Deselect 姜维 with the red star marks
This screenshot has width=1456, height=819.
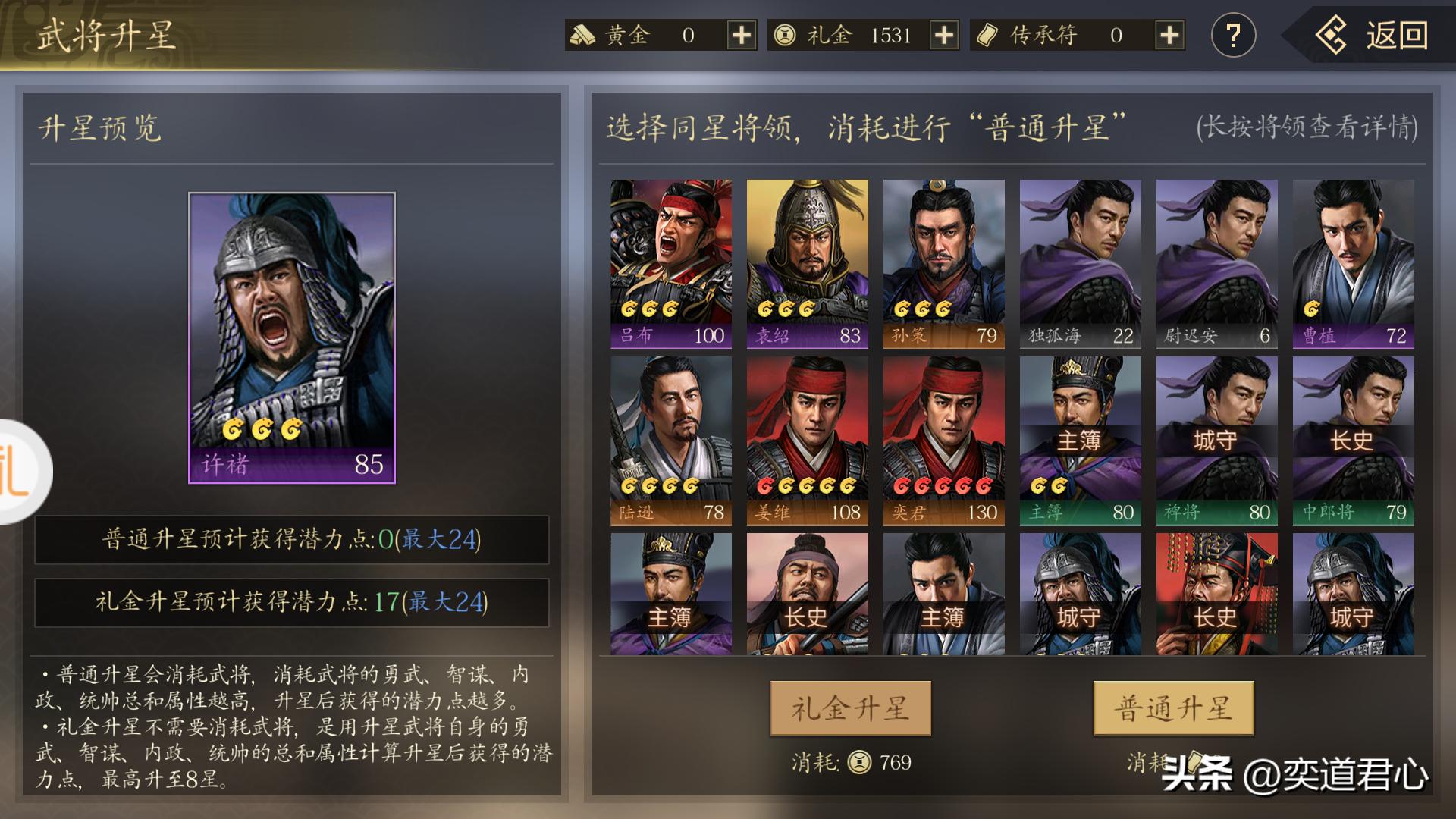click(x=808, y=440)
